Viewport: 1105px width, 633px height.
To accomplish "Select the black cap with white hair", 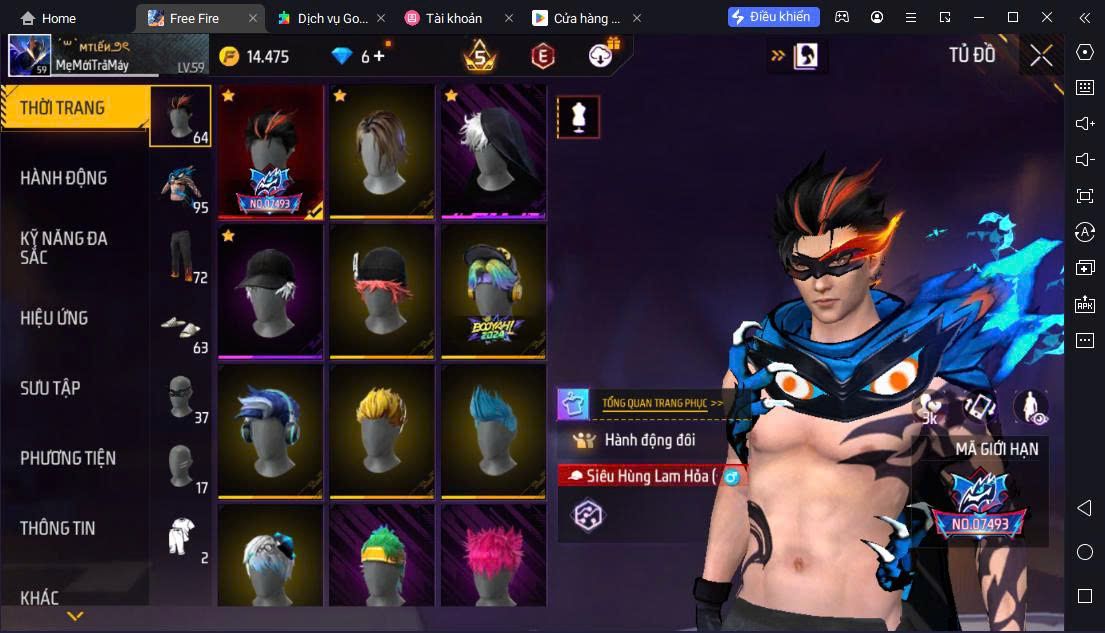I will 270,291.
